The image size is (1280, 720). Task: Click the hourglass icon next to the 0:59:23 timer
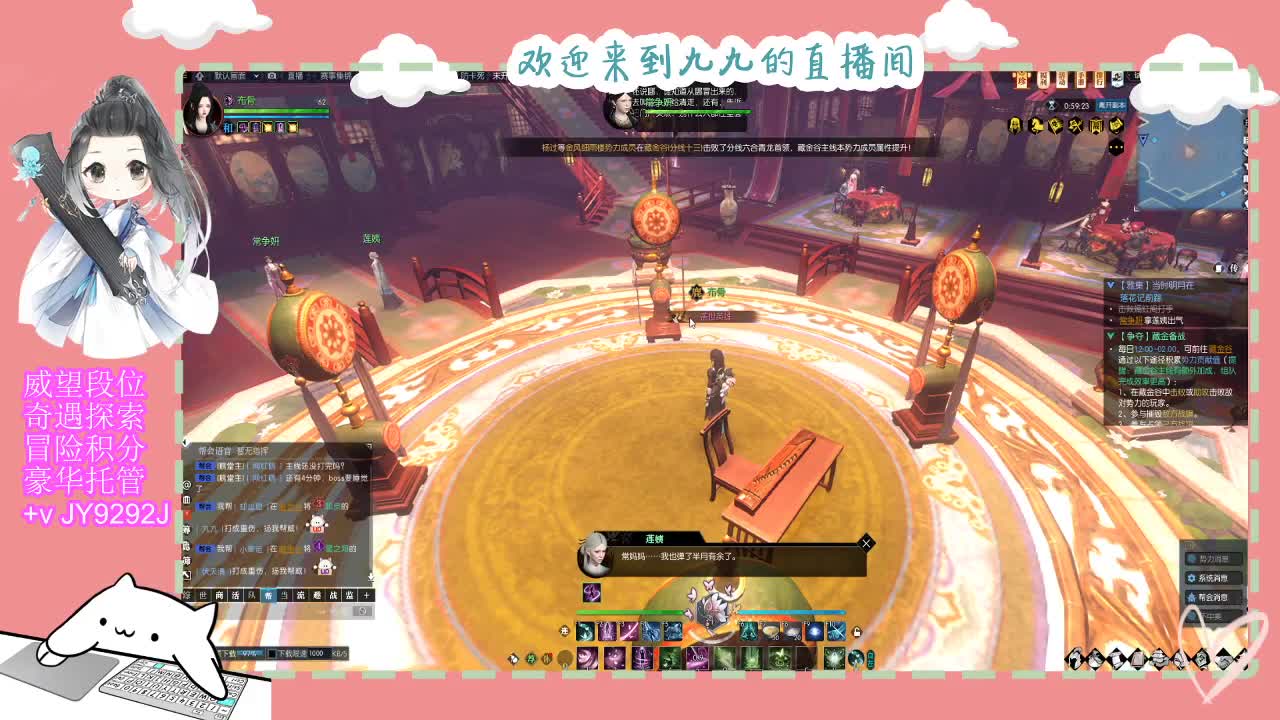(1051, 104)
